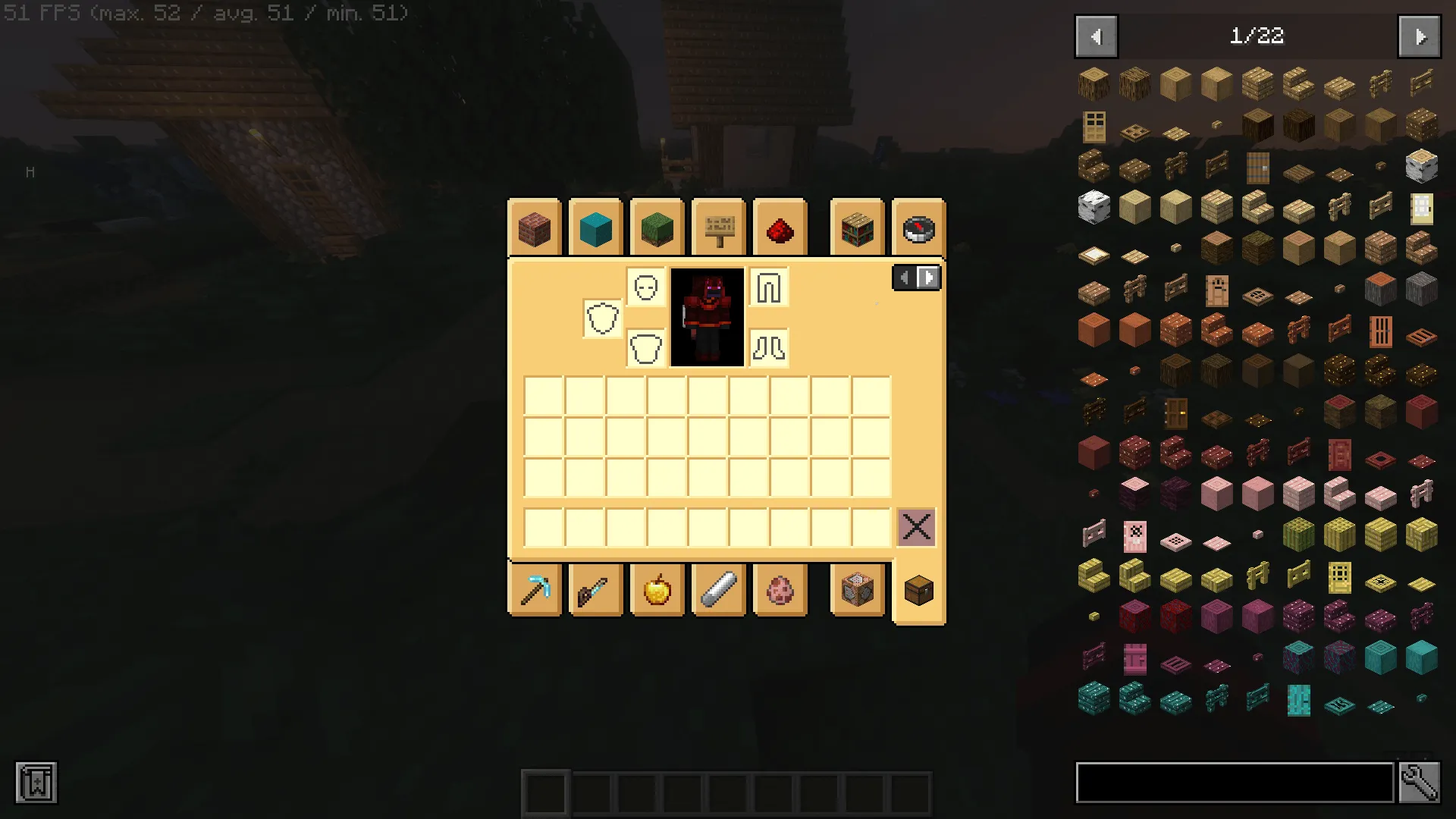Click the bookshelf tab icon
1456x819 pixels.
pyautogui.click(x=858, y=227)
